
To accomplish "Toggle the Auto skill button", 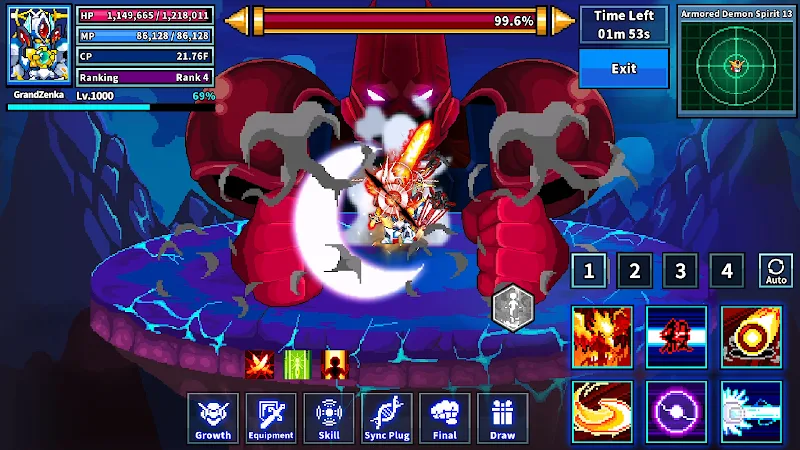I will pos(776,270).
